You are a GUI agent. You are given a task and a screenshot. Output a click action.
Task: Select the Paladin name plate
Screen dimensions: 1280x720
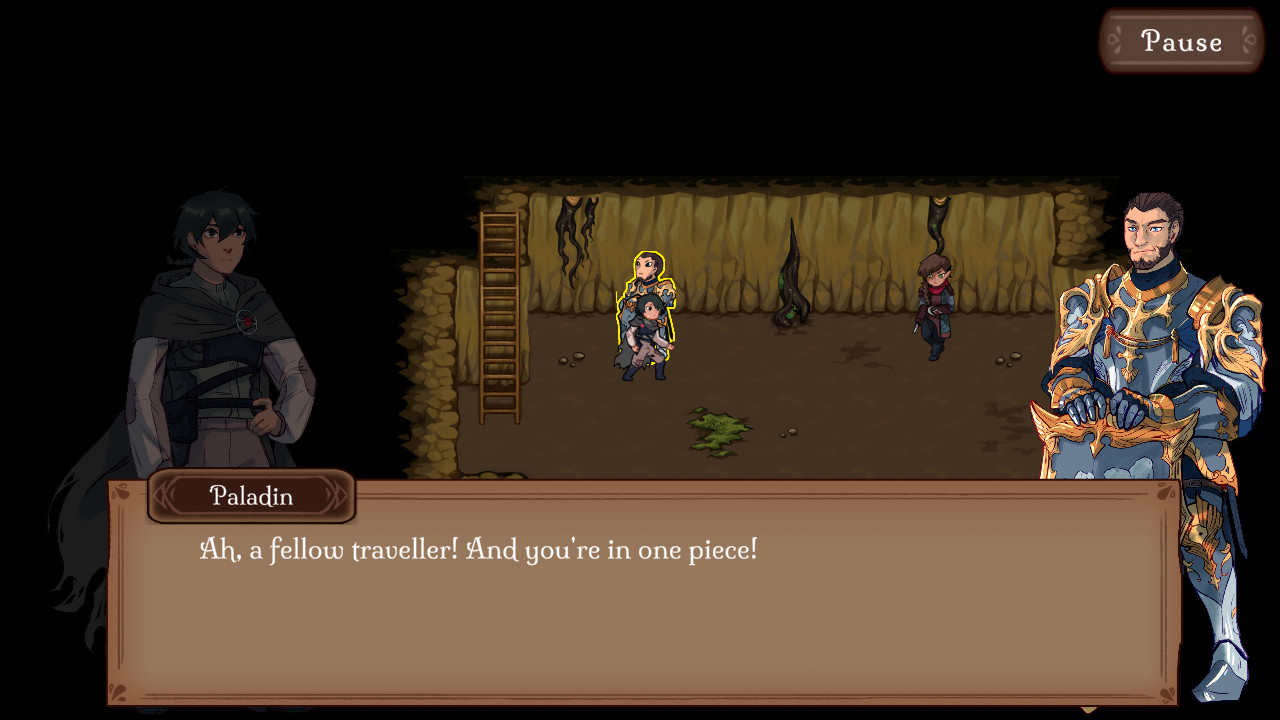coord(250,496)
